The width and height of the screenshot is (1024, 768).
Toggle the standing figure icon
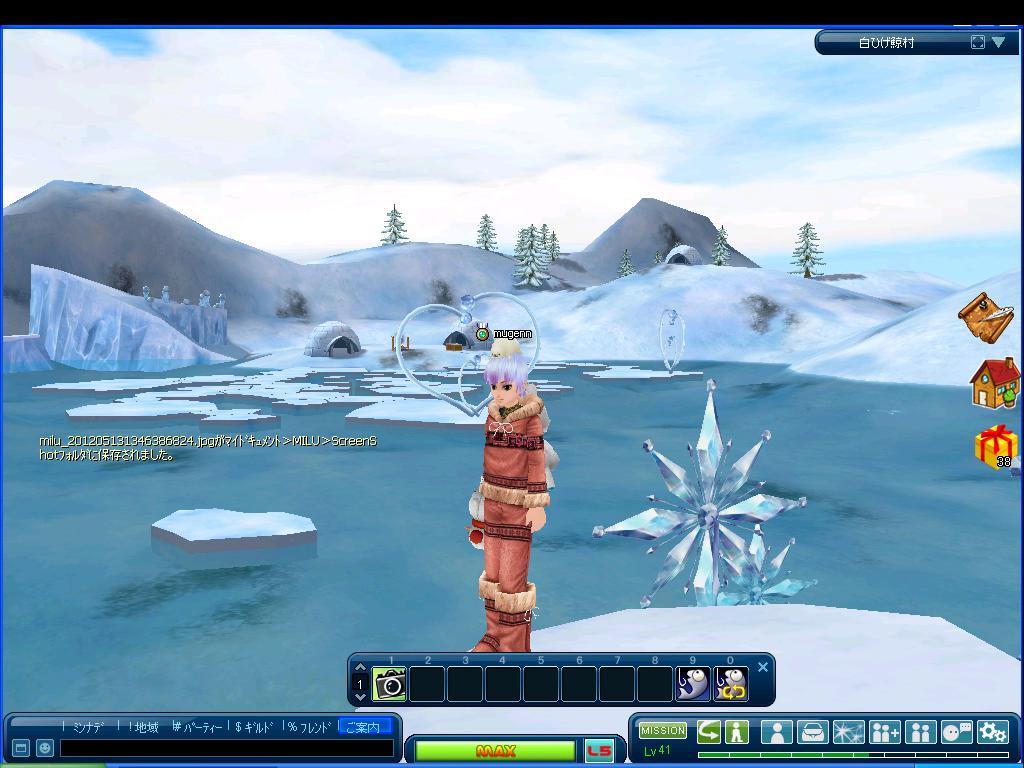click(x=737, y=731)
